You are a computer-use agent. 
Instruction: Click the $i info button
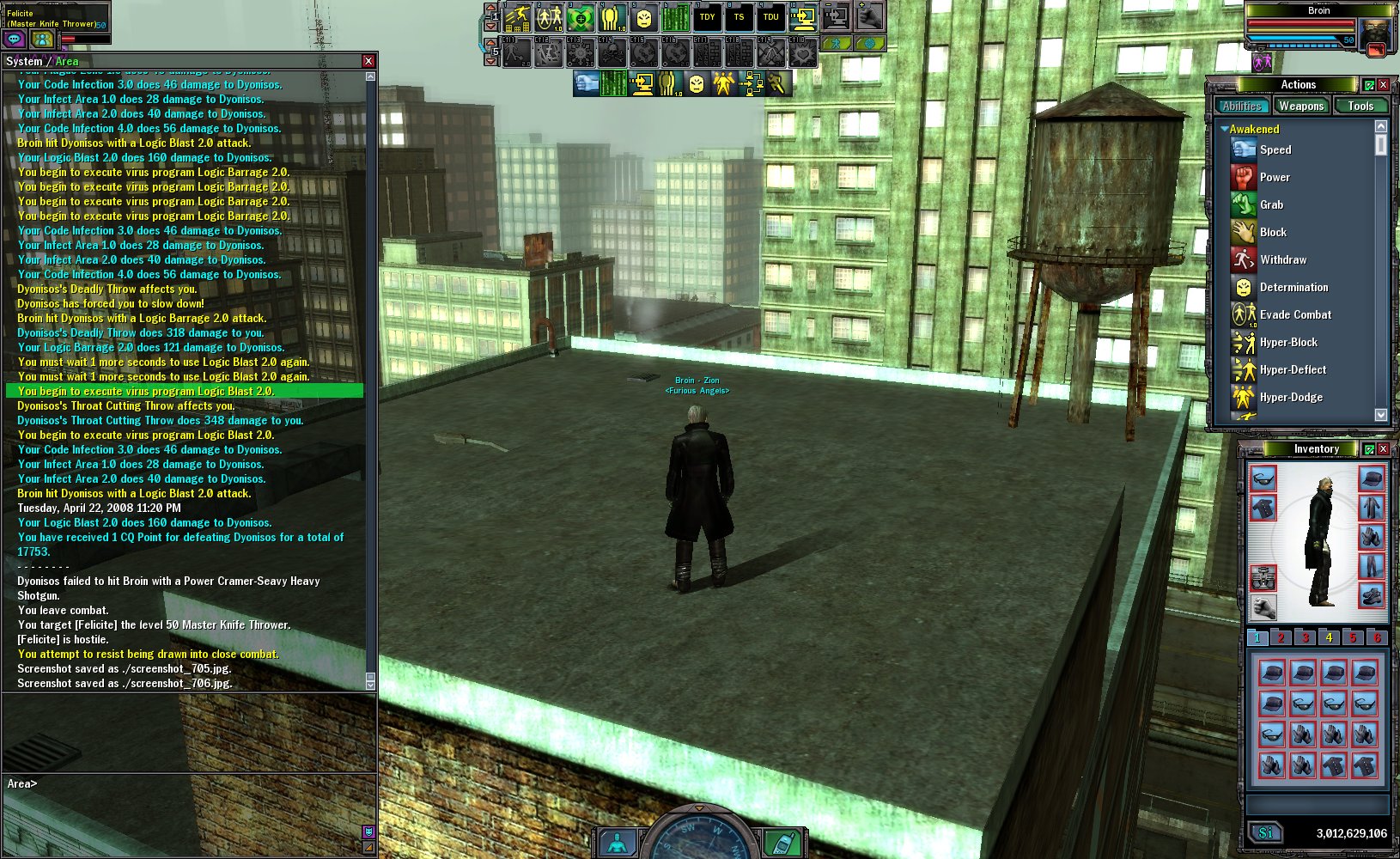coord(1265,832)
